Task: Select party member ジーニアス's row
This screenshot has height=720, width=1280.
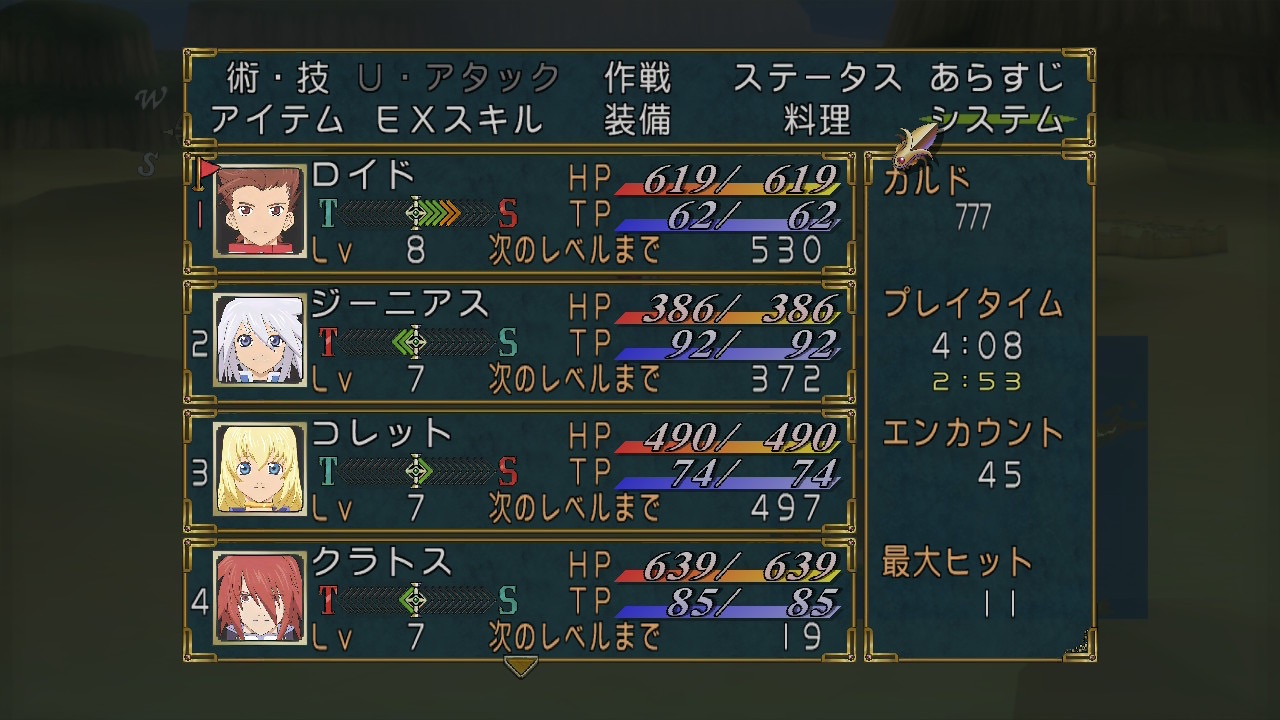Action: point(520,341)
